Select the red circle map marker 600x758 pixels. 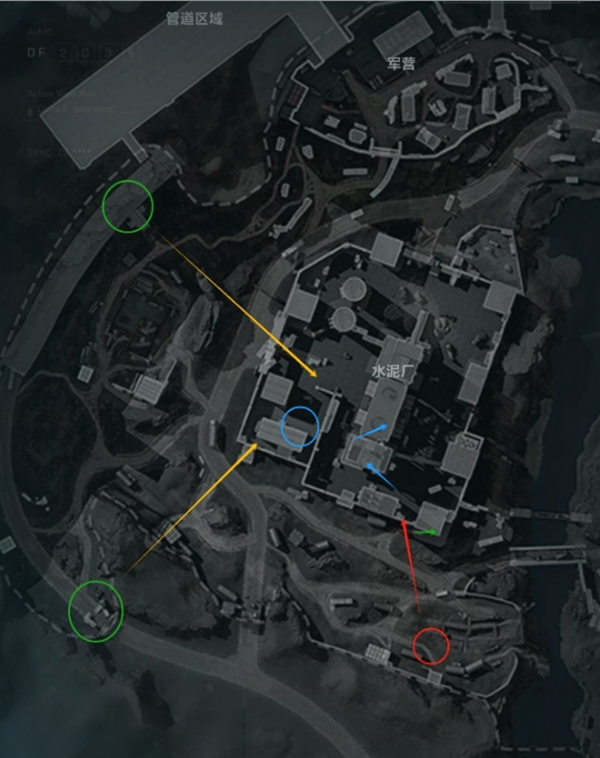coord(431,645)
